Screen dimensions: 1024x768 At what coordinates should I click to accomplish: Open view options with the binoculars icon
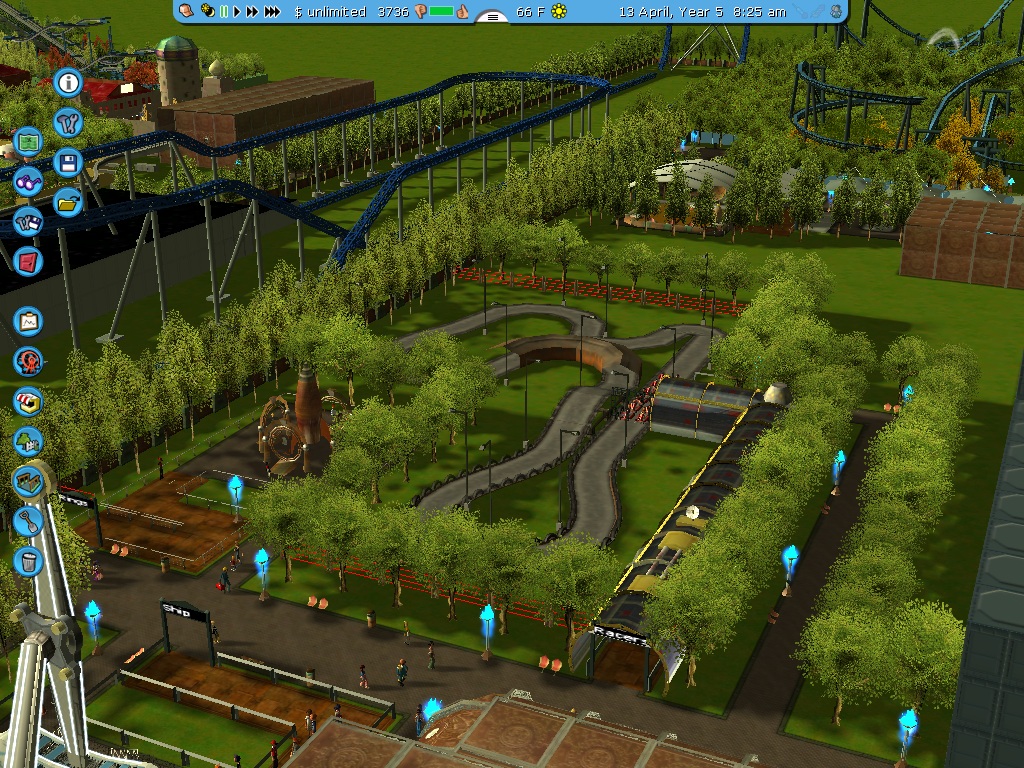28,181
